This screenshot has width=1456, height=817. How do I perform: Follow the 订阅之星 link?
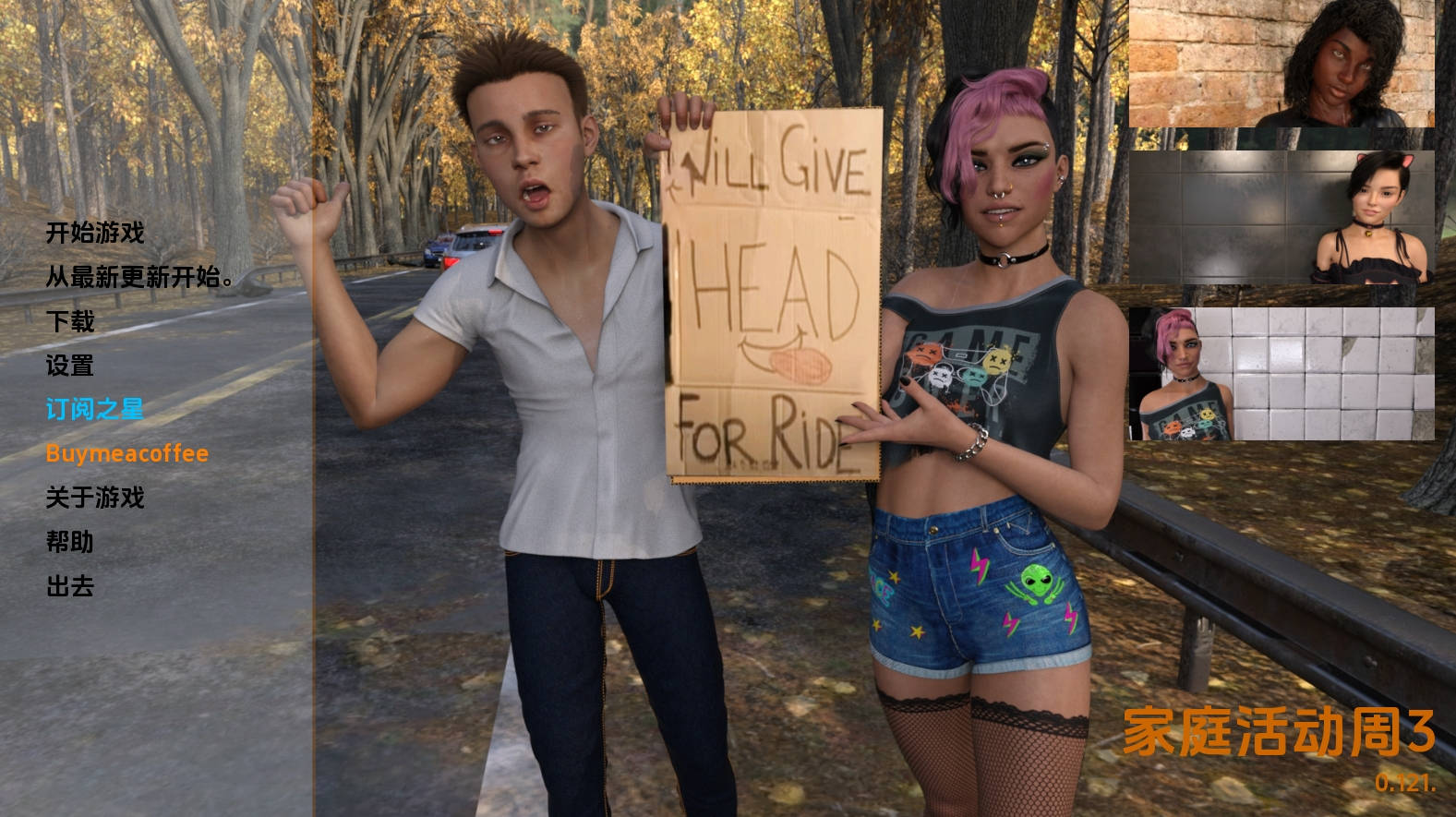(95, 409)
